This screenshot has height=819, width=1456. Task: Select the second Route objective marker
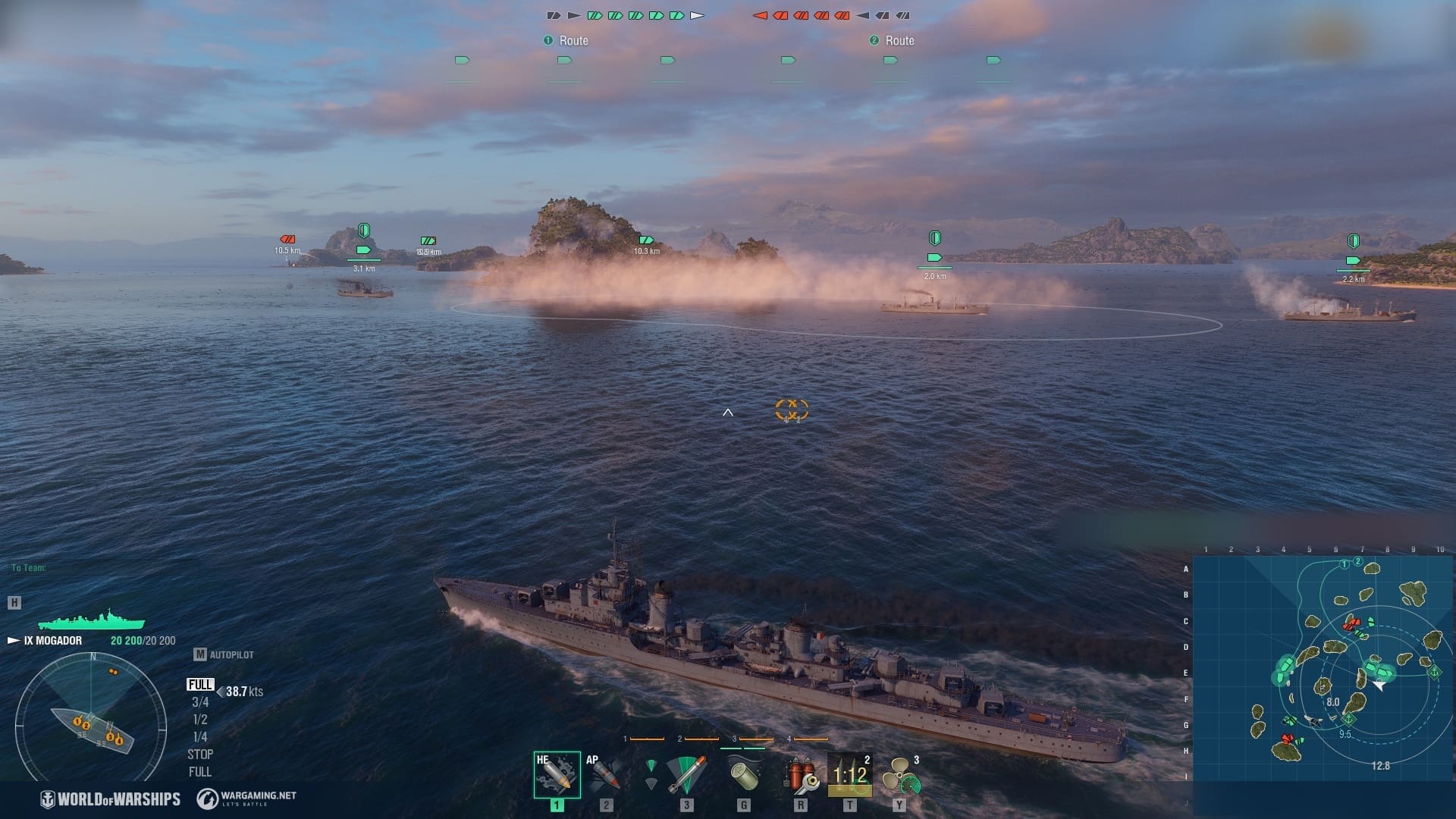click(x=892, y=41)
